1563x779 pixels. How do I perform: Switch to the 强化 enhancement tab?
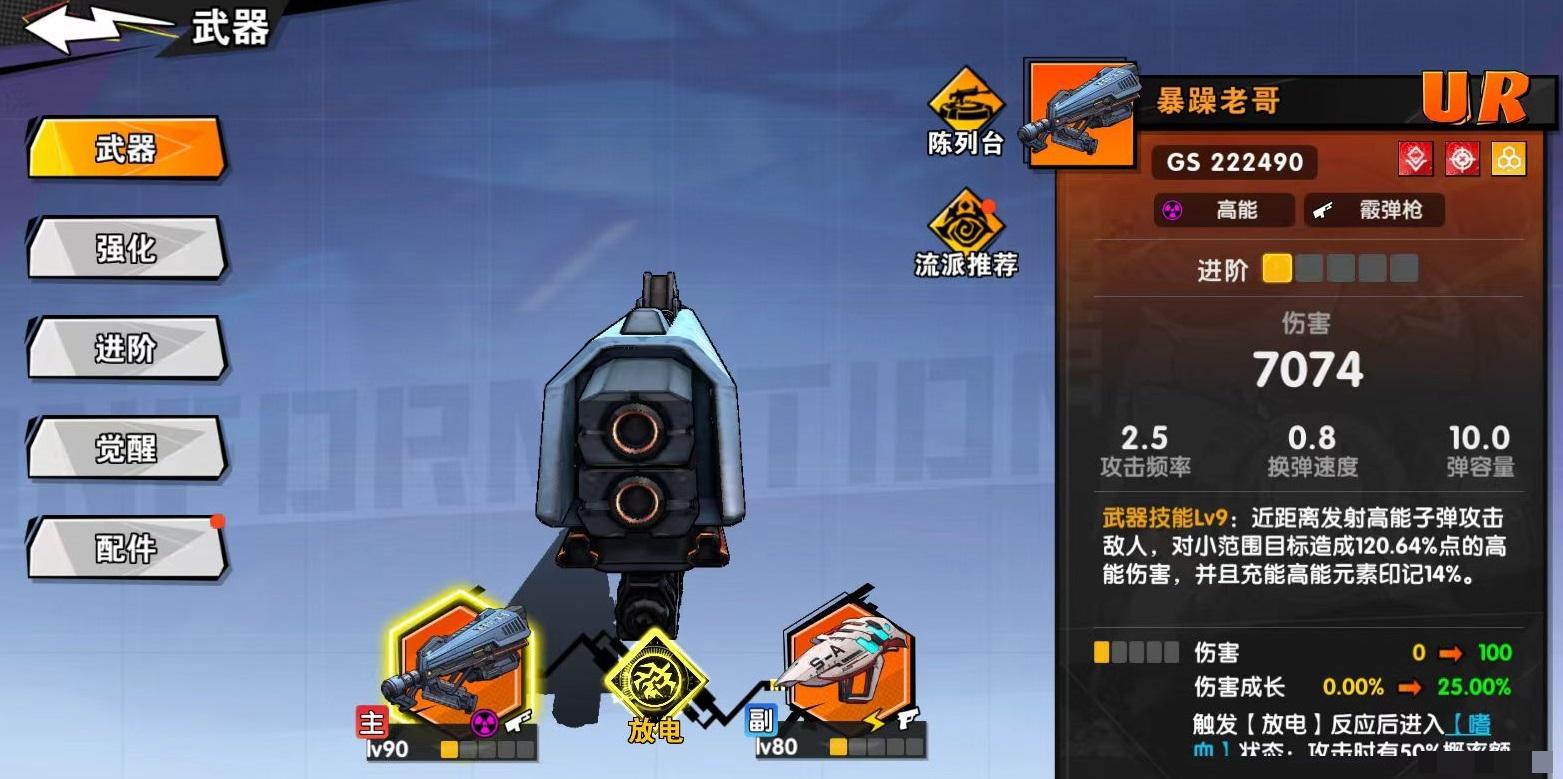[x=128, y=250]
